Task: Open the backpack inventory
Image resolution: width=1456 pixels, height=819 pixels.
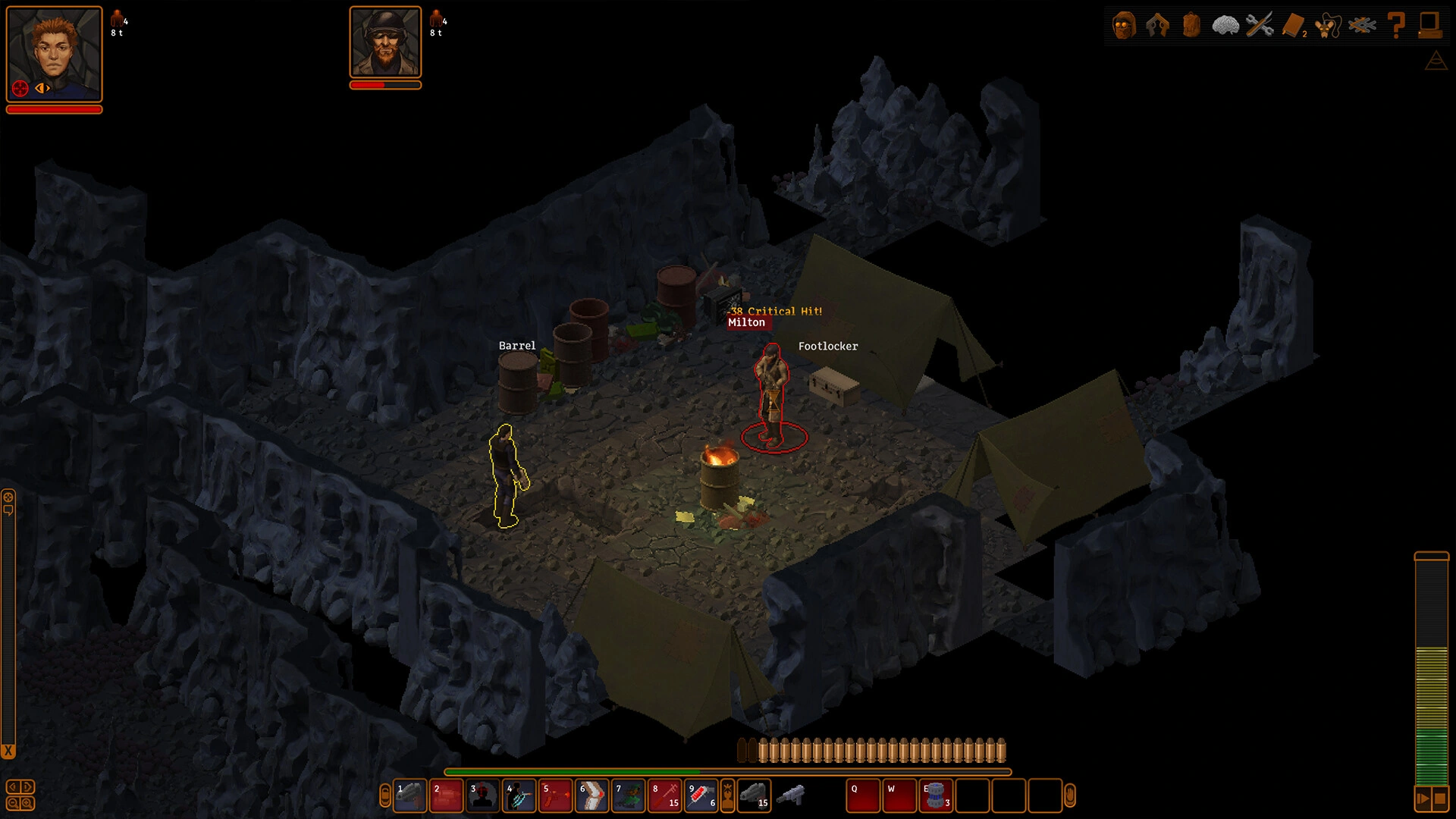Action: click(1191, 25)
